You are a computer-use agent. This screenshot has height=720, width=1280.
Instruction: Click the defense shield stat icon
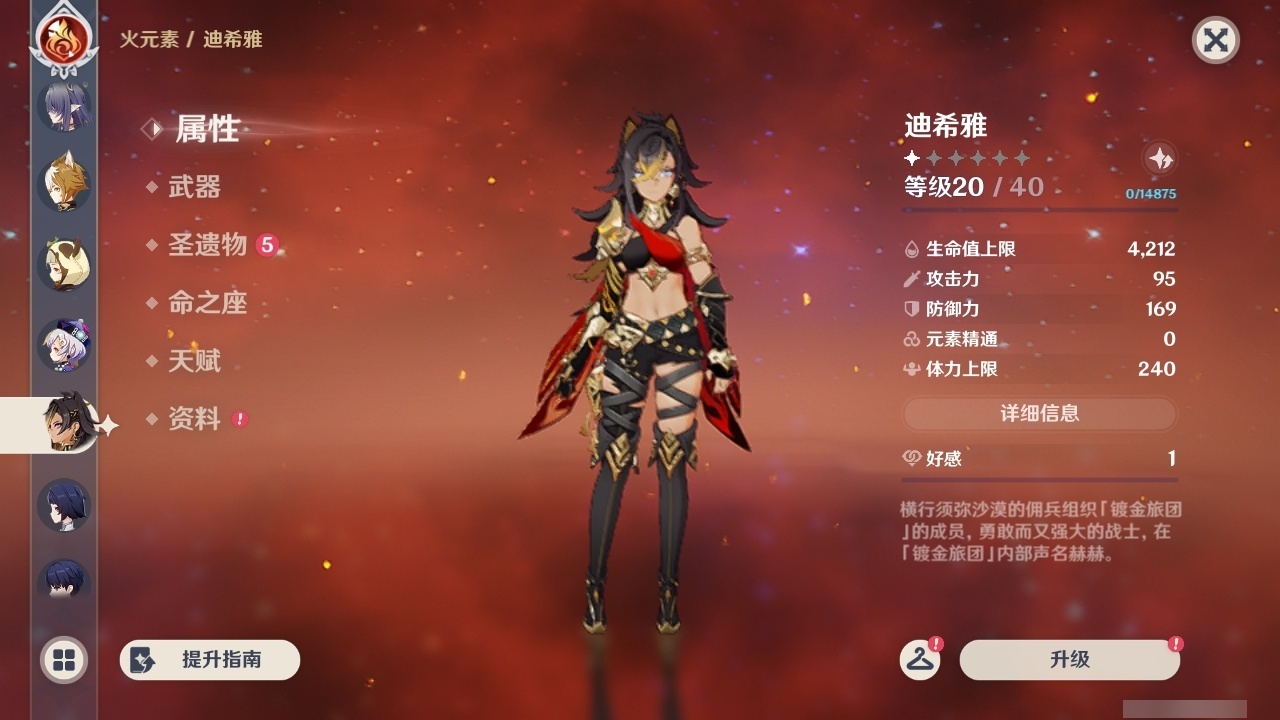pos(910,309)
